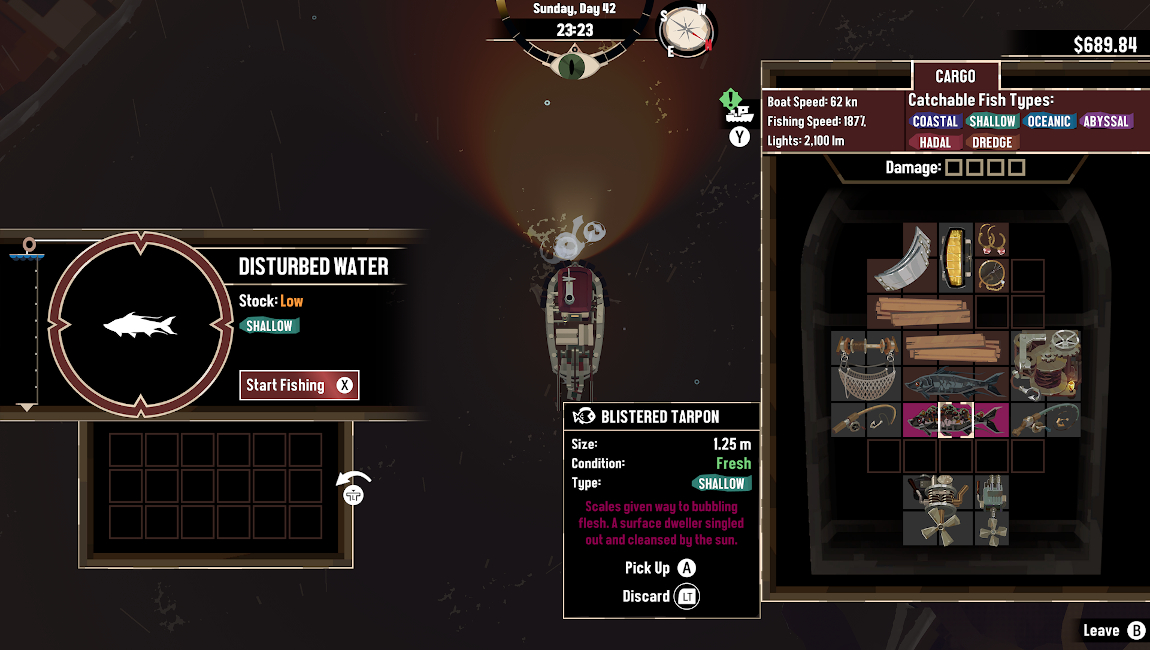Image resolution: width=1150 pixels, height=650 pixels.
Task: Select the dredge winch crane machine
Action: 1045,366
